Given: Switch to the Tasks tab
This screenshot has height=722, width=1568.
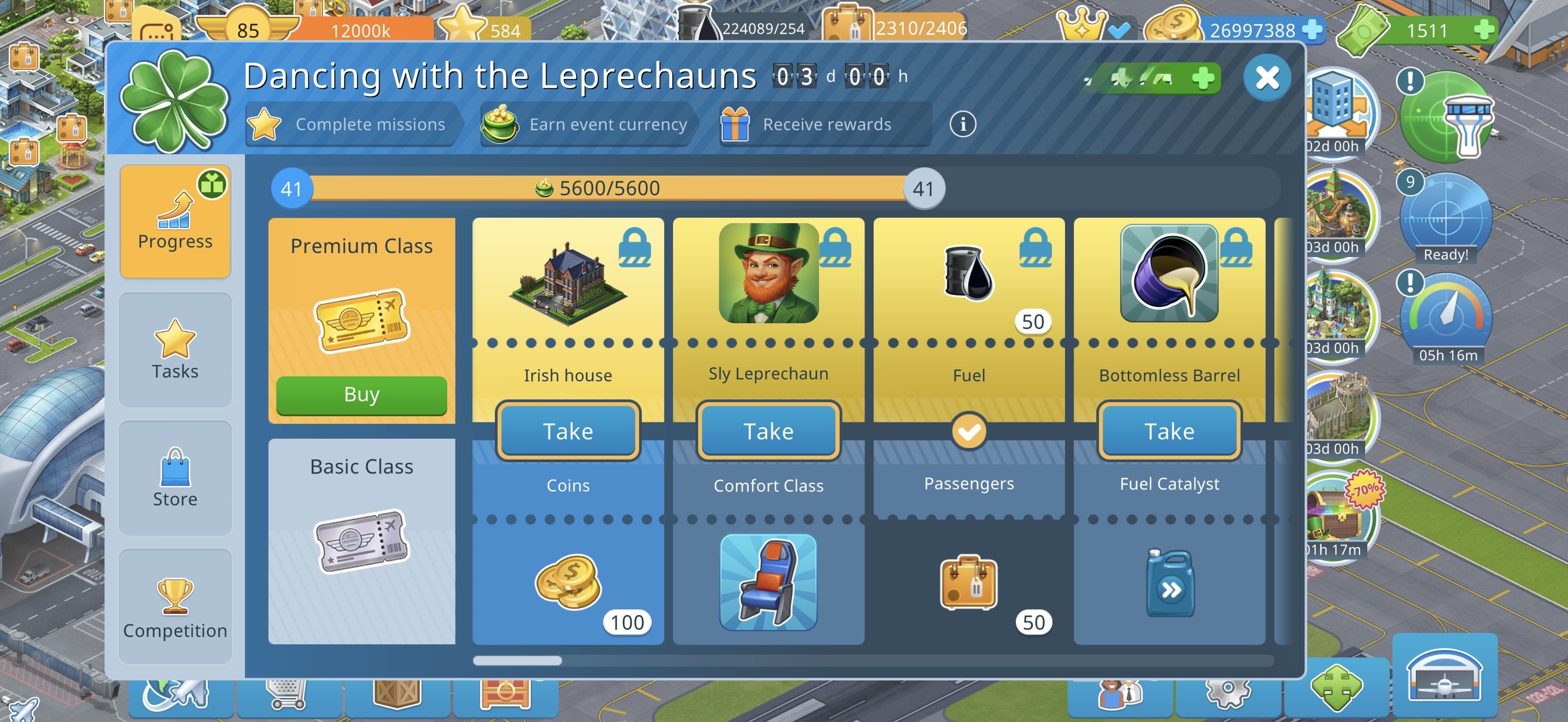Looking at the screenshot, I should tap(175, 350).
